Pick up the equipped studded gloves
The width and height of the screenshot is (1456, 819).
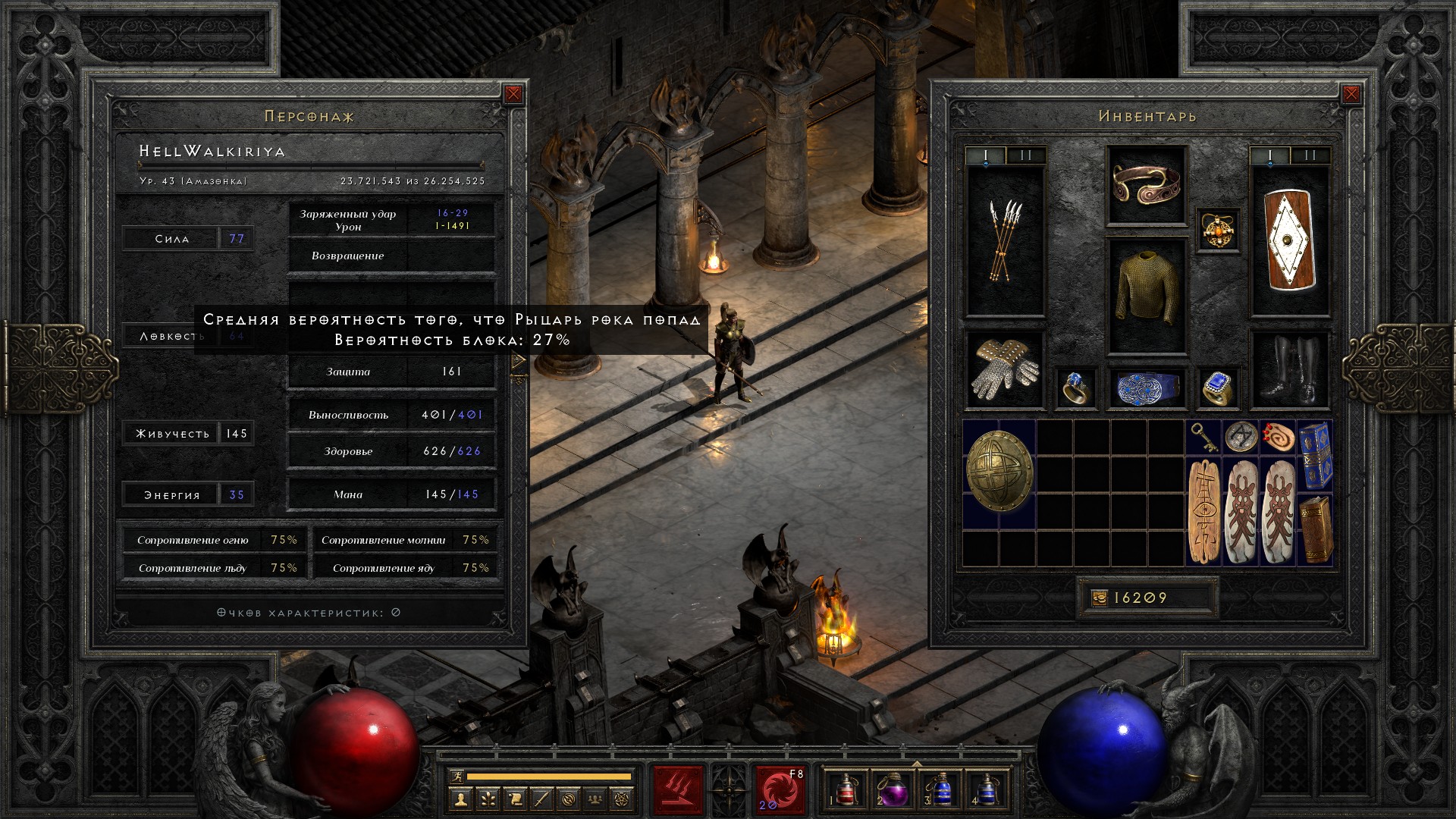click(x=1005, y=370)
